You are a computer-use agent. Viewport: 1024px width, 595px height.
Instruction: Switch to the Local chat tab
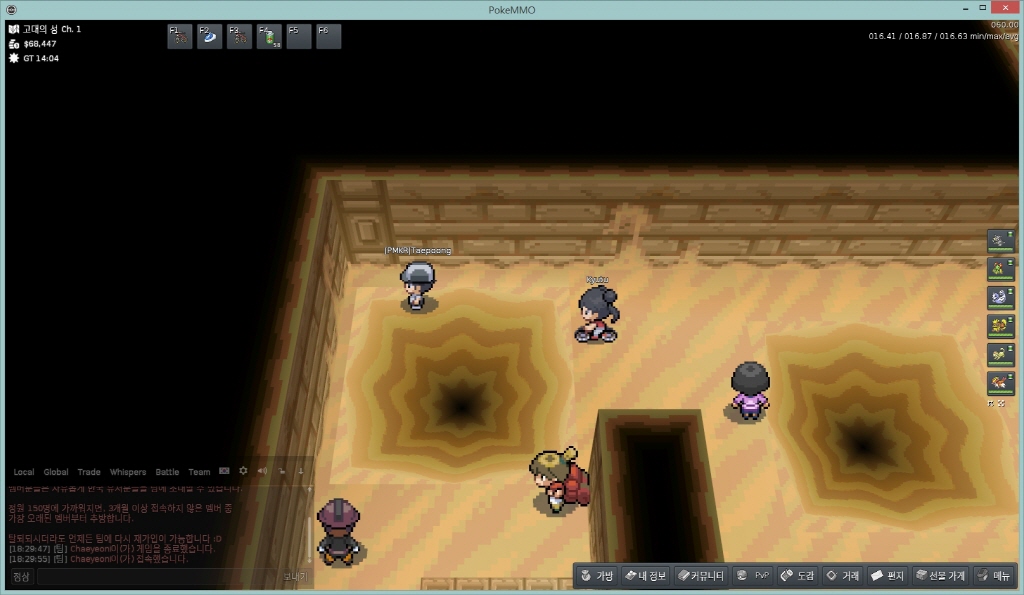(x=23, y=472)
